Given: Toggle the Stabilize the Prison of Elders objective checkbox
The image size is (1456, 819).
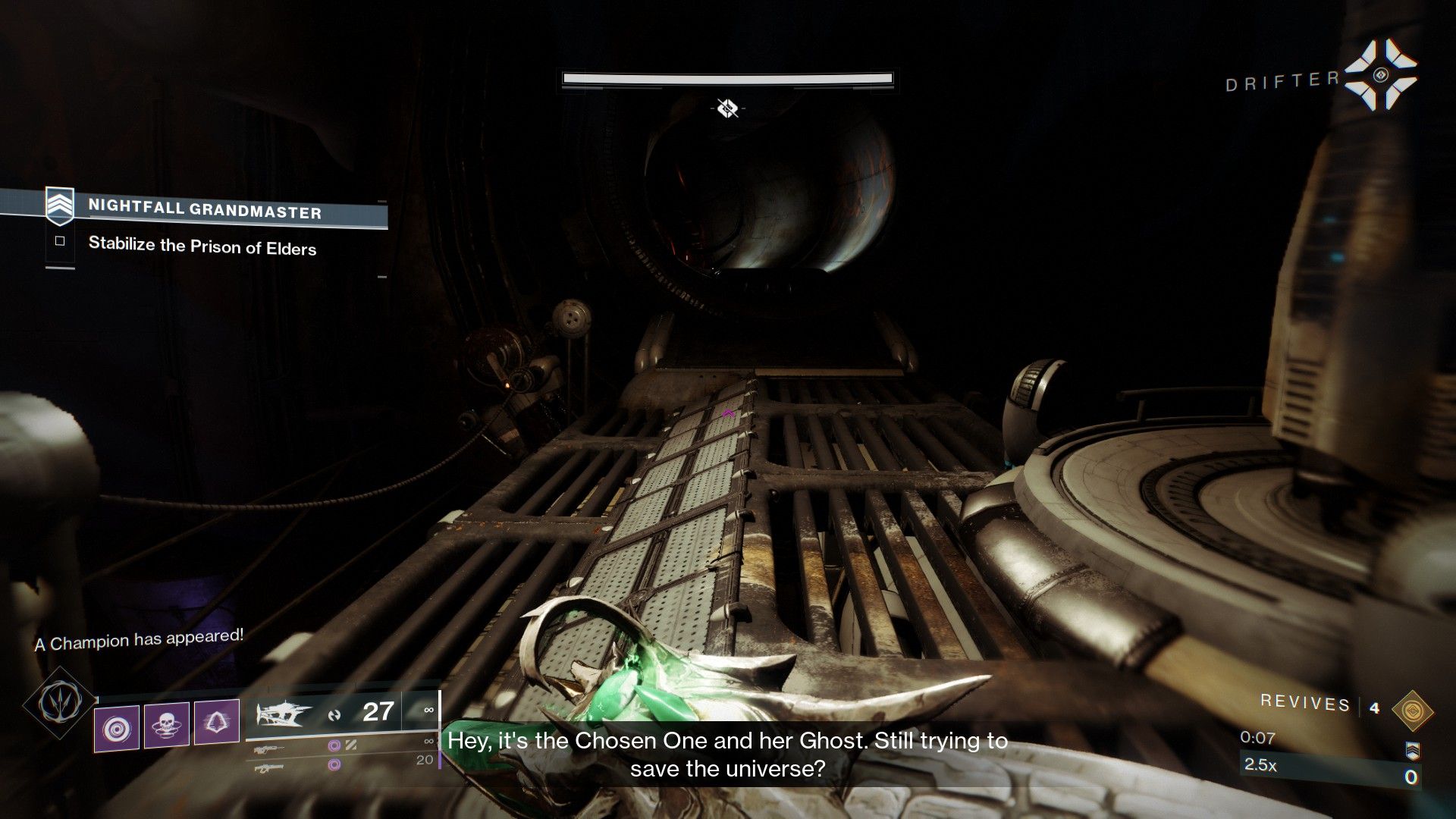Looking at the screenshot, I should coord(61,241).
